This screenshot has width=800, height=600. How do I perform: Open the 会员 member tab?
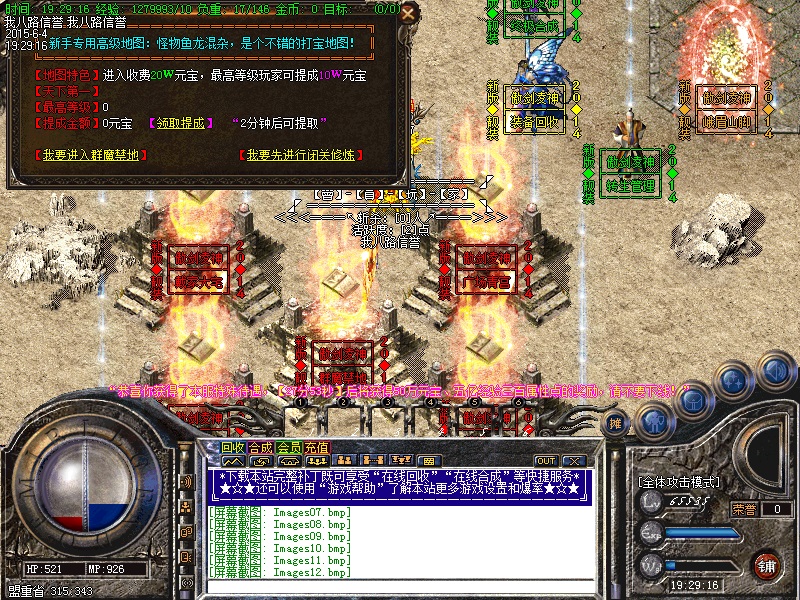tap(289, 447)
